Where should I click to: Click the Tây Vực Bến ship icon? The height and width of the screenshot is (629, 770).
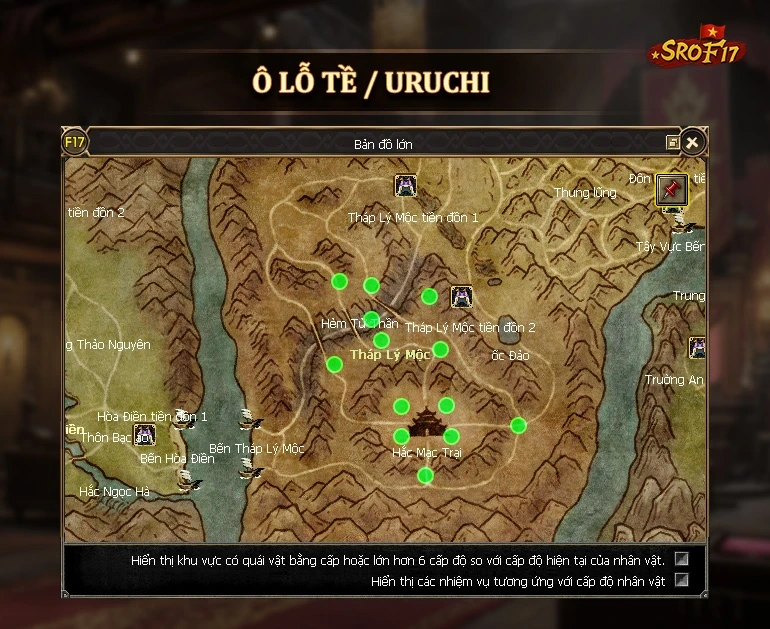coord(683,222)
